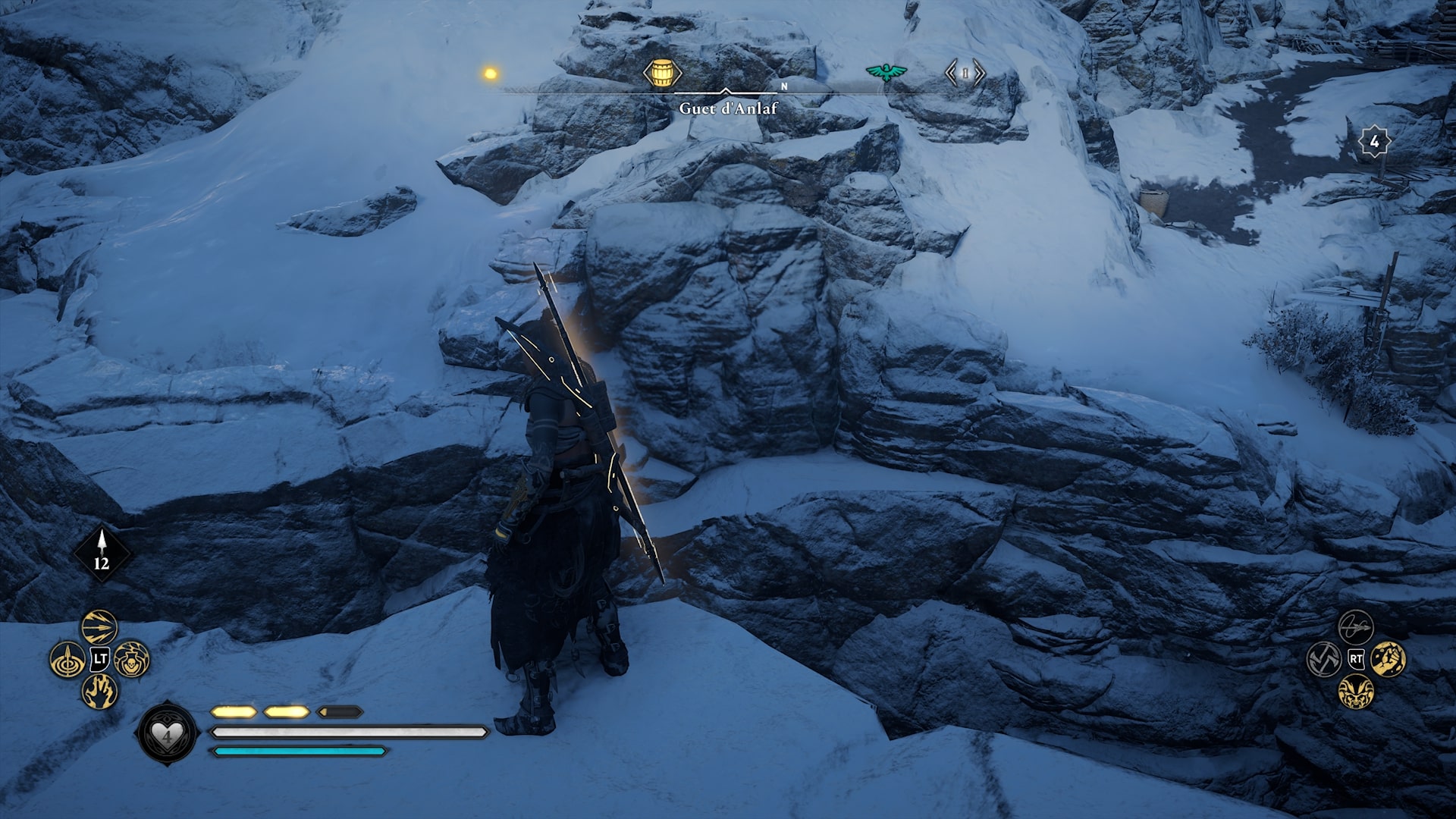
Task: Click the star-shaped level 4 badge
Action: point(1374,142)
